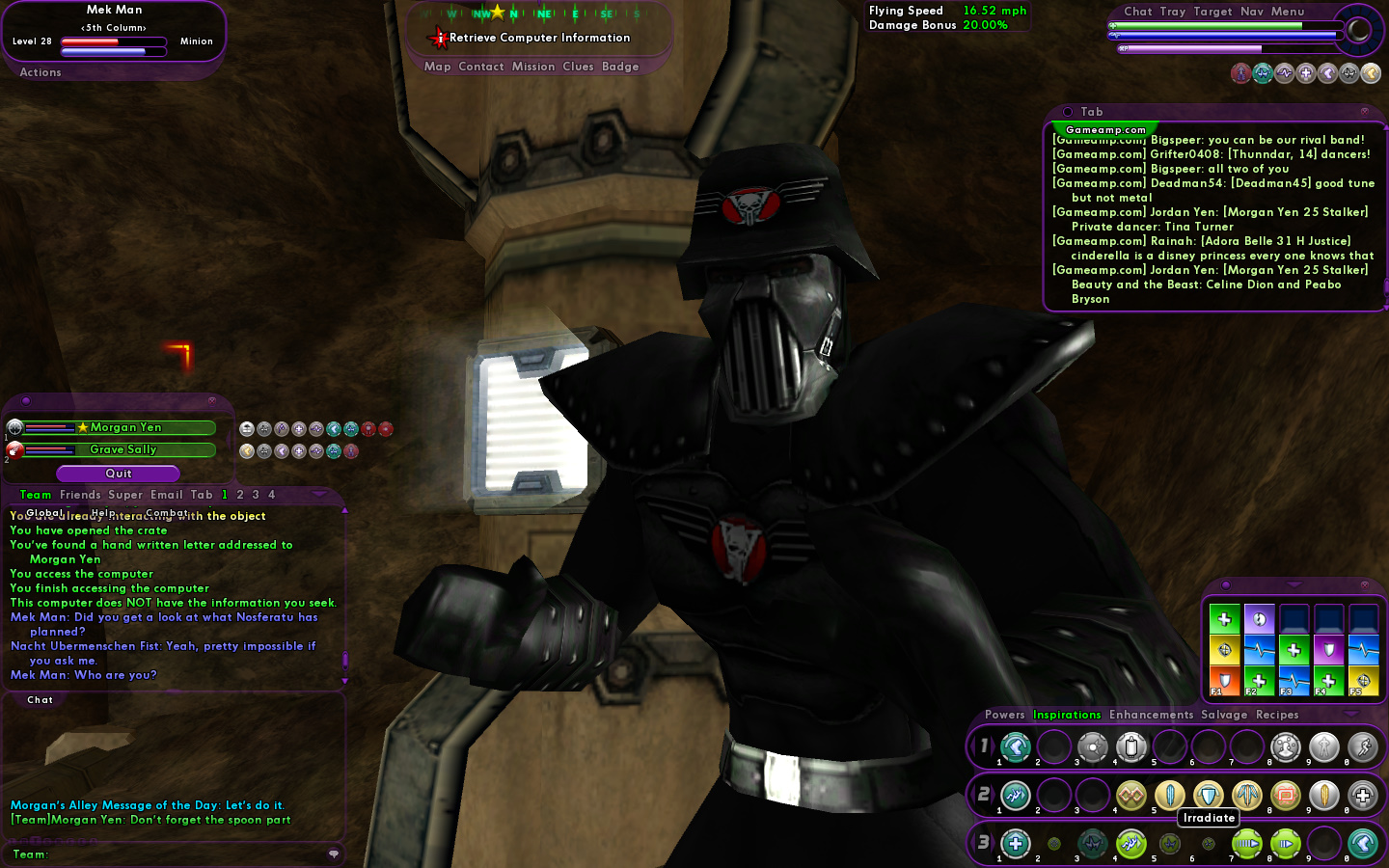Open the Powers window
1389x868 pixels.
coord(1004,715)
